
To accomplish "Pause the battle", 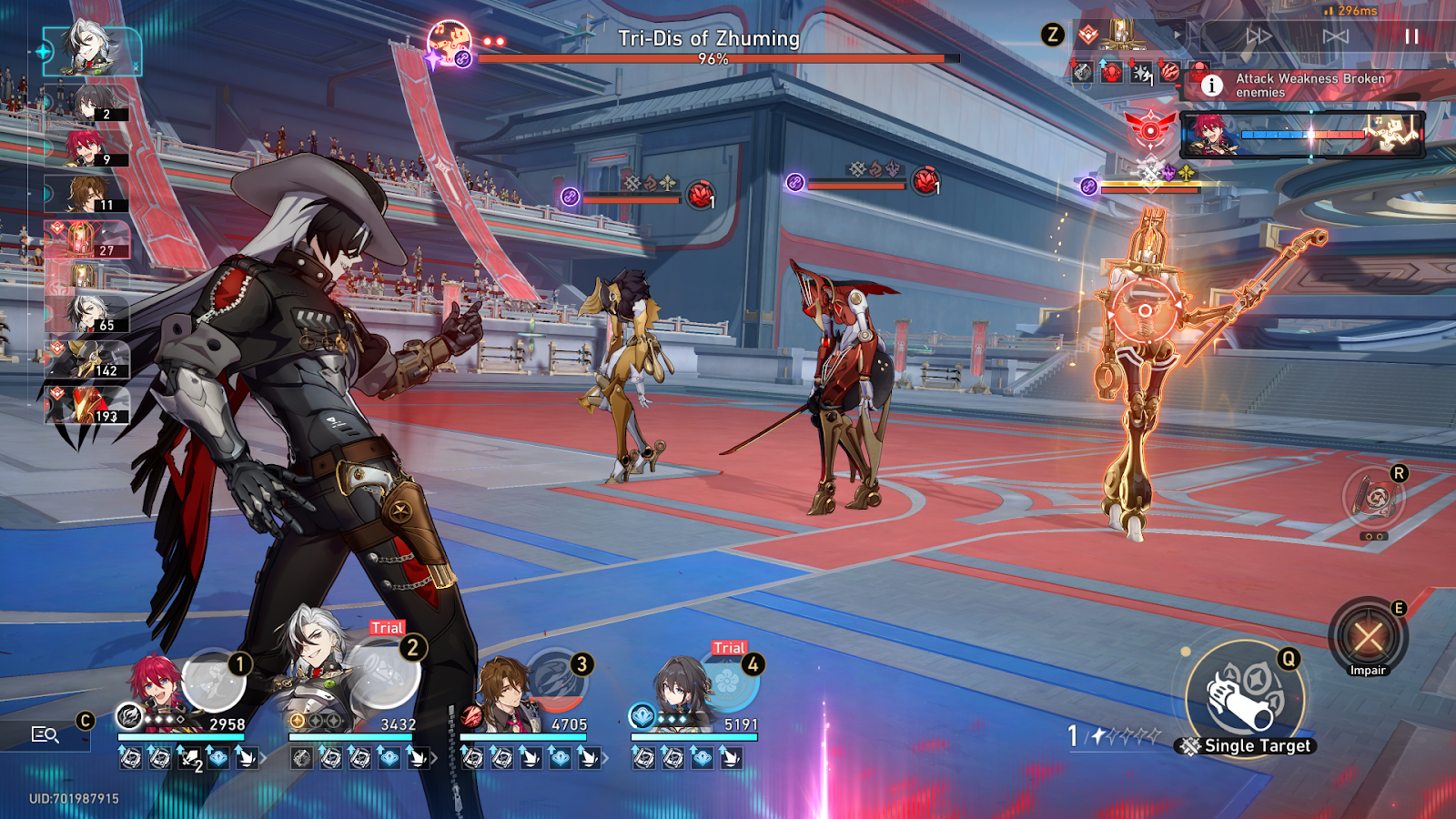I will point(1411,36).
